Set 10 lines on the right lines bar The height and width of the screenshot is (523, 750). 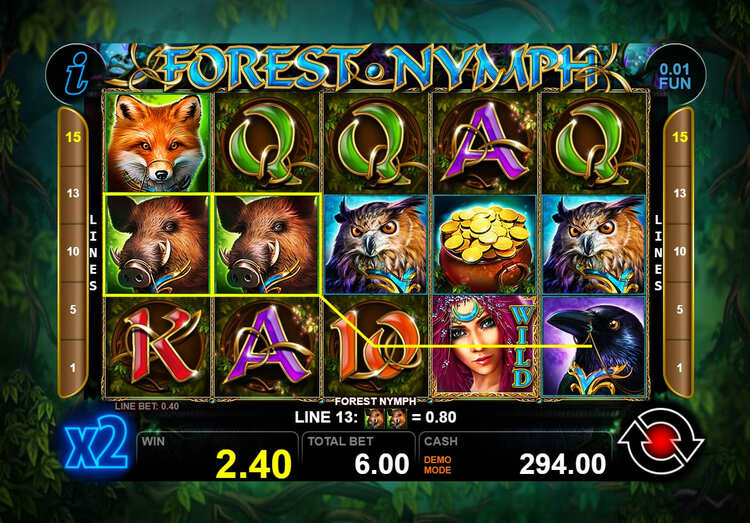[x=677, y=251]
